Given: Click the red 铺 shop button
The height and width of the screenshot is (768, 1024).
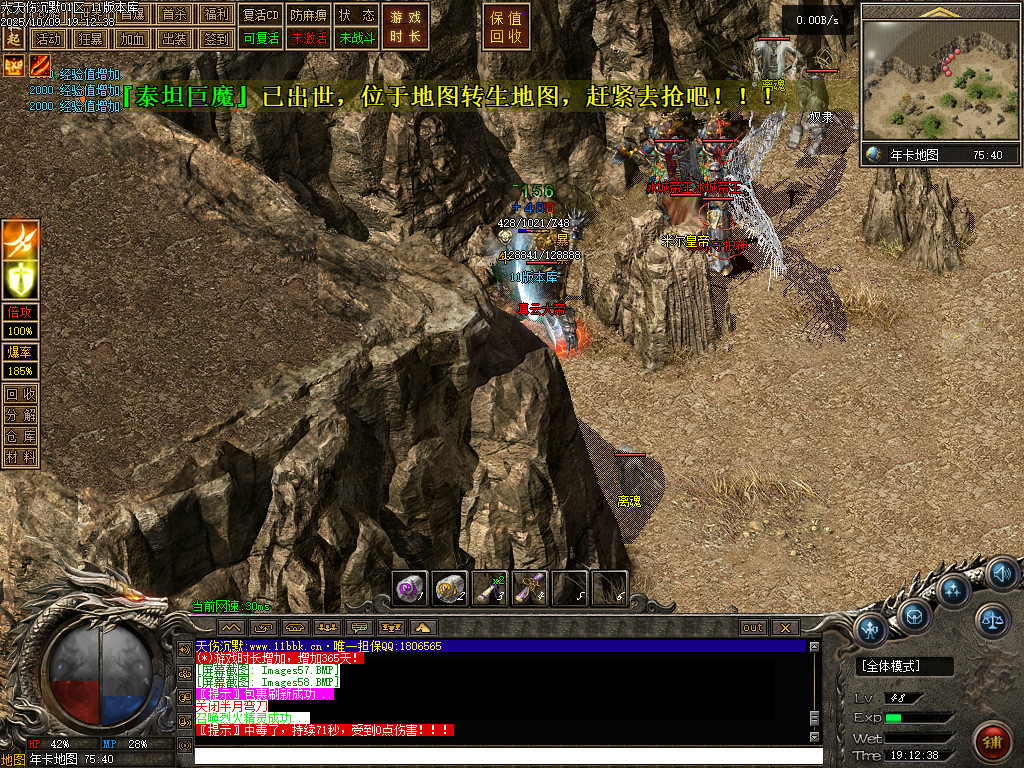Looking at the screenshot, I should click(993, 742).
